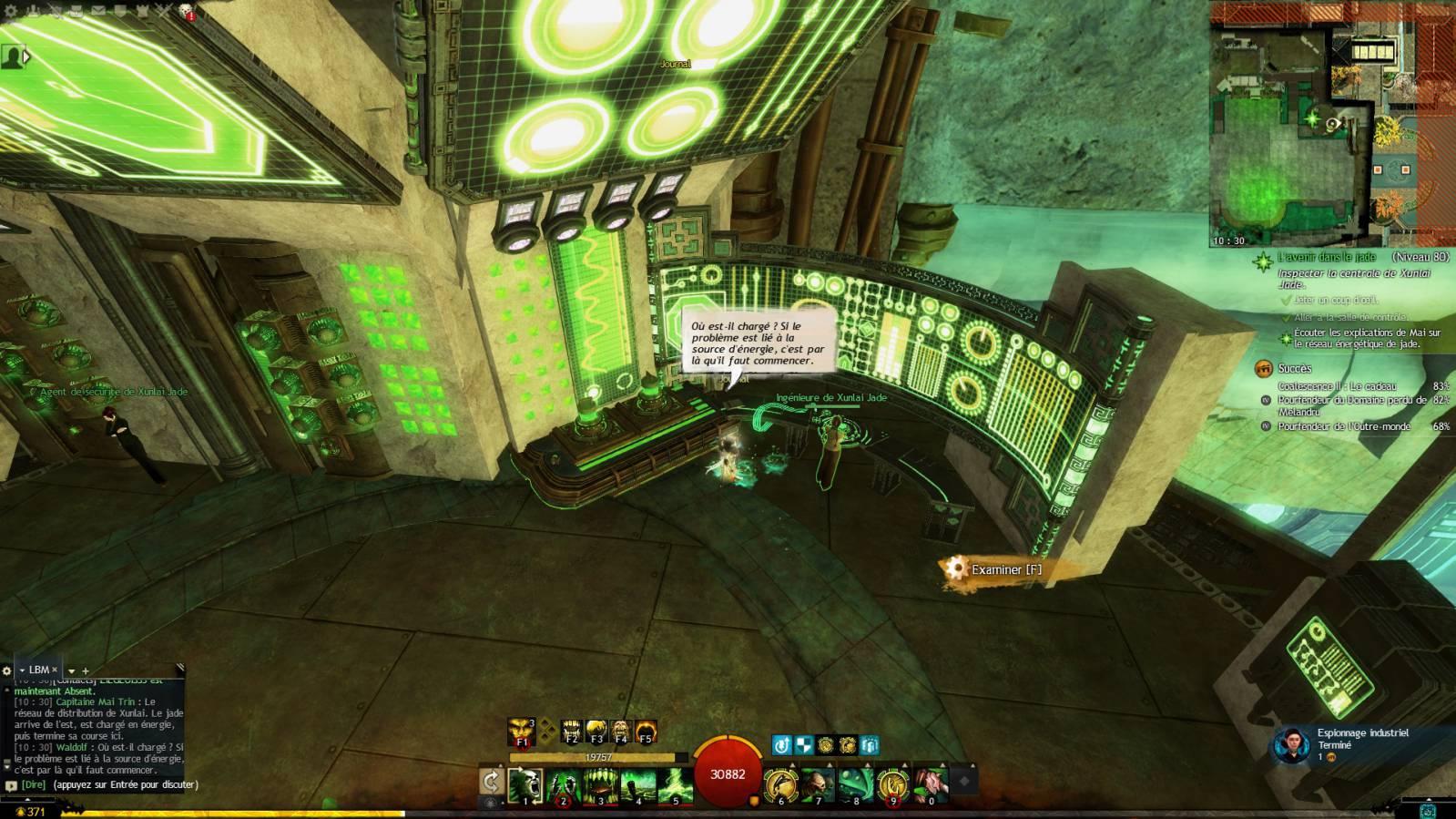Add a new chat tab
Image resolution: width=1456 pixels, height=819 pixels.
pos(86,671)
